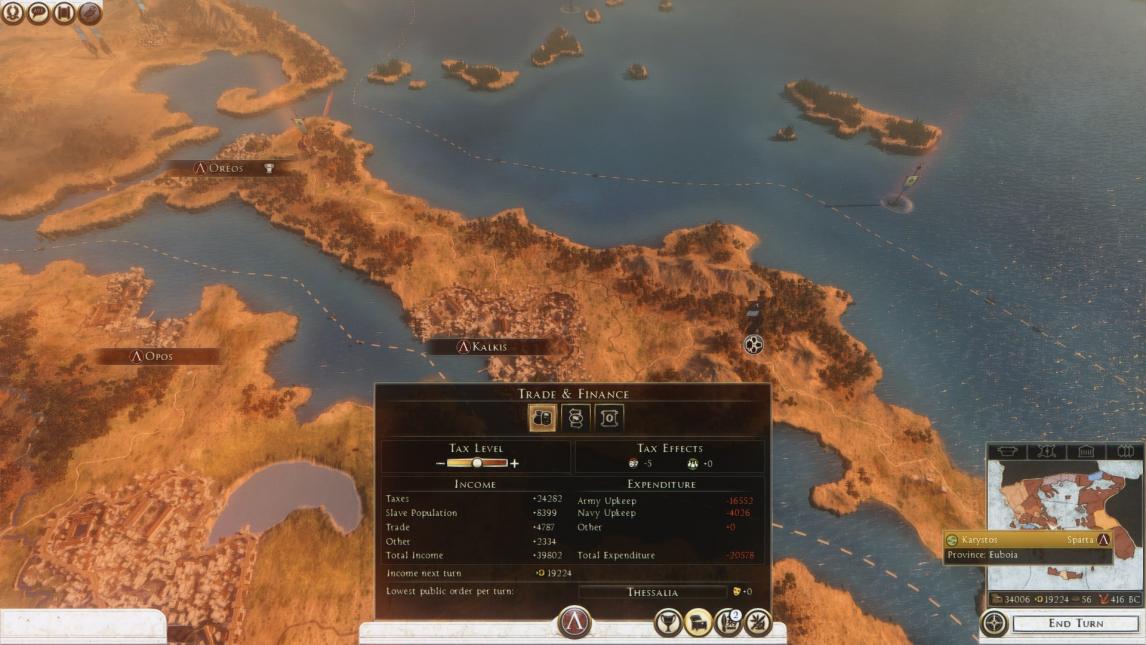This screenshot has height=645, width=1146.
Task: Open the scroll encyclopedia icon
Action: click(x=64, y=13)
